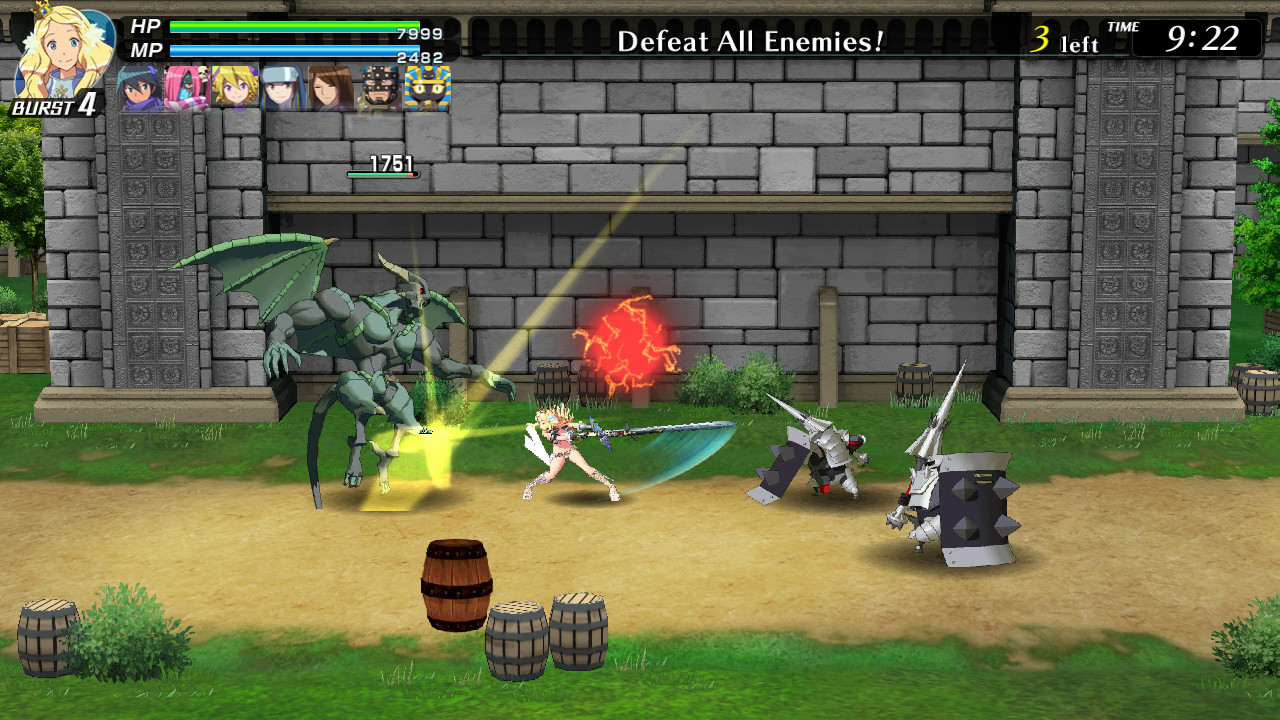1280x720 pixels.
Task: Click the TIME display showing 9:22
Action: point(1205,38)
